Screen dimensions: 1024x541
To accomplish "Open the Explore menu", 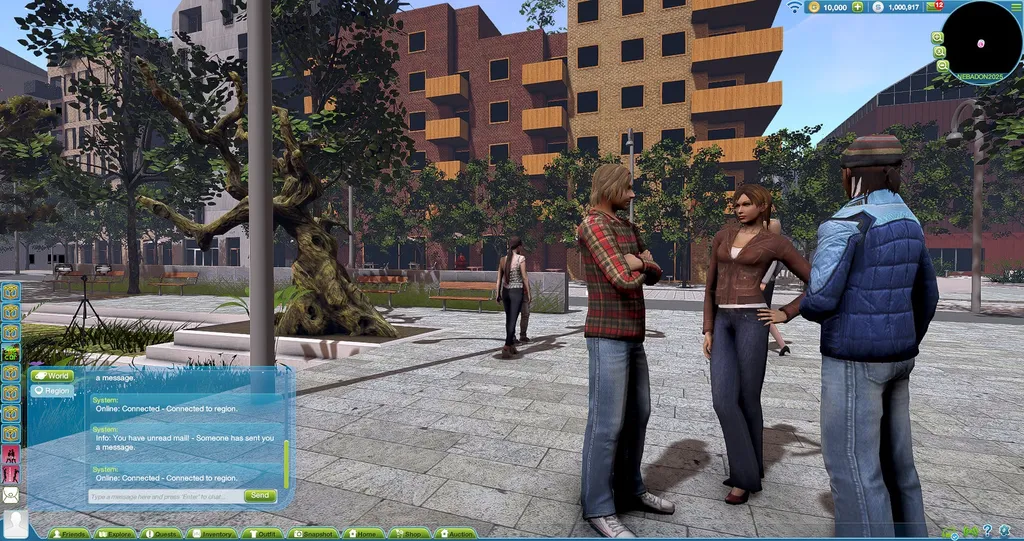I will coord(115,534).
